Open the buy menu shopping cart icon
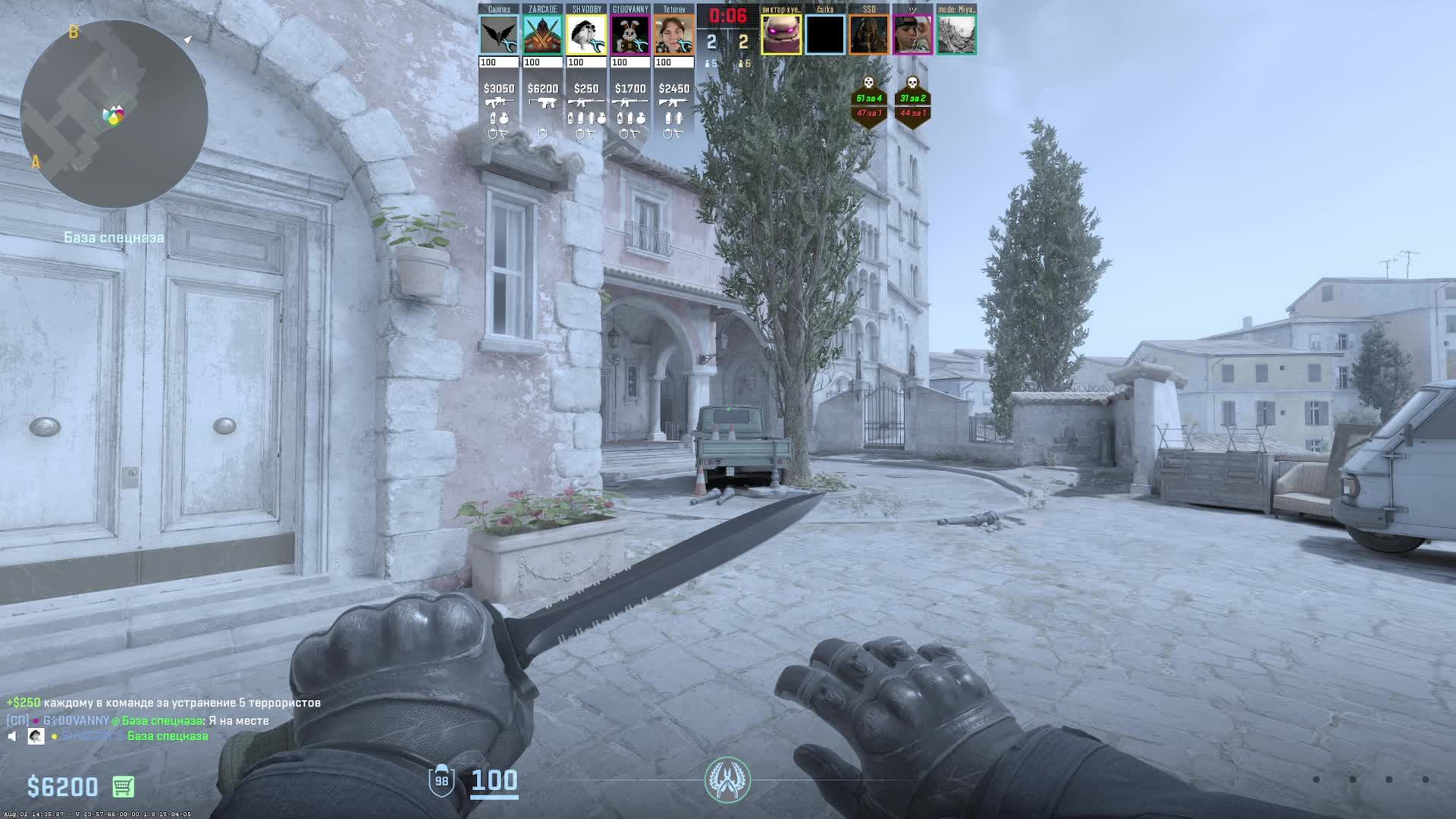The width and height of the screenshot is (1456, 819). coord(123,786)
